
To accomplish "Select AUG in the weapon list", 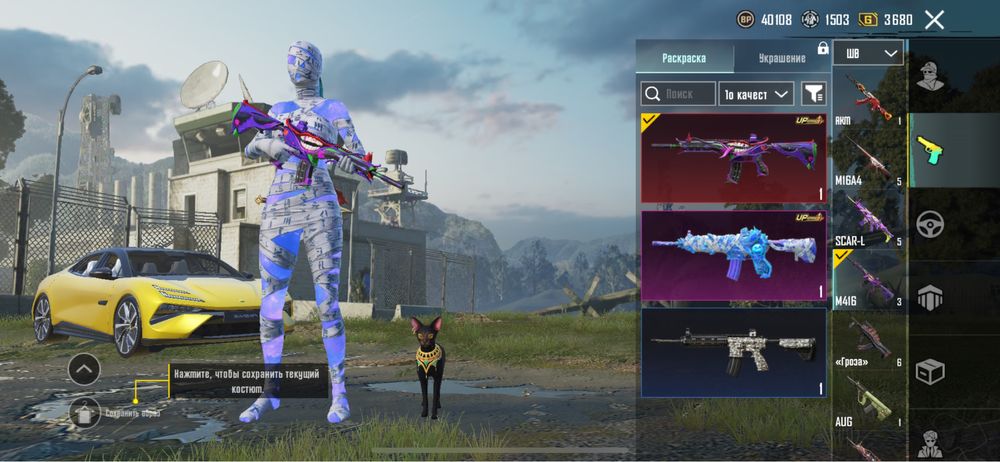I will coord(868,398).
